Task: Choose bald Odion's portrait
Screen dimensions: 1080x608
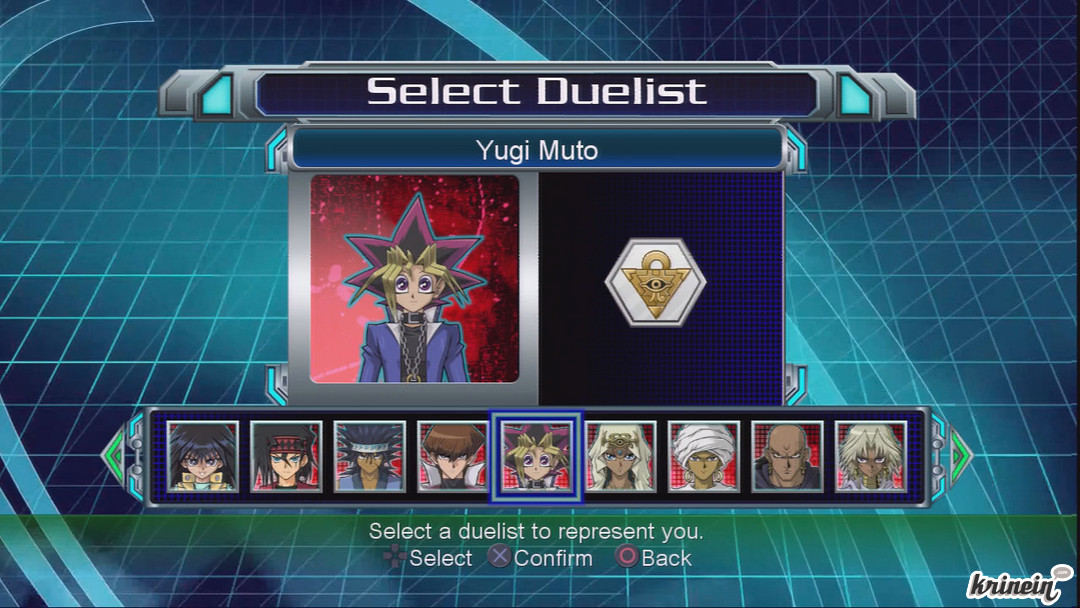Action: 788,456
